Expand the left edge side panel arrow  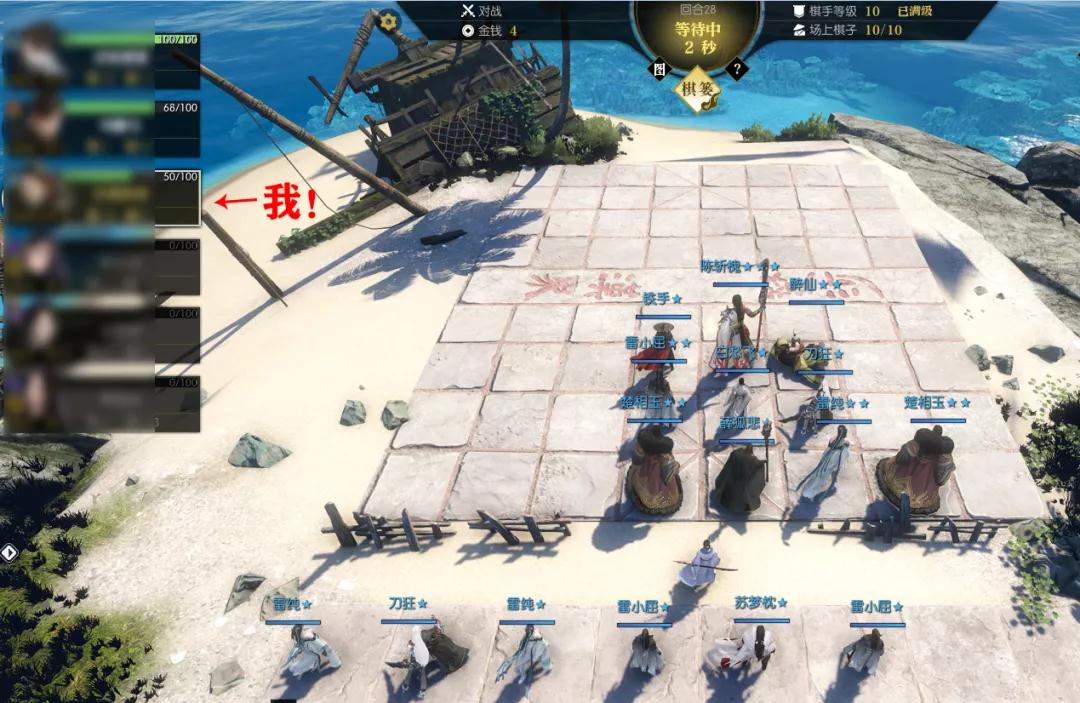click(x=7, y=553)
